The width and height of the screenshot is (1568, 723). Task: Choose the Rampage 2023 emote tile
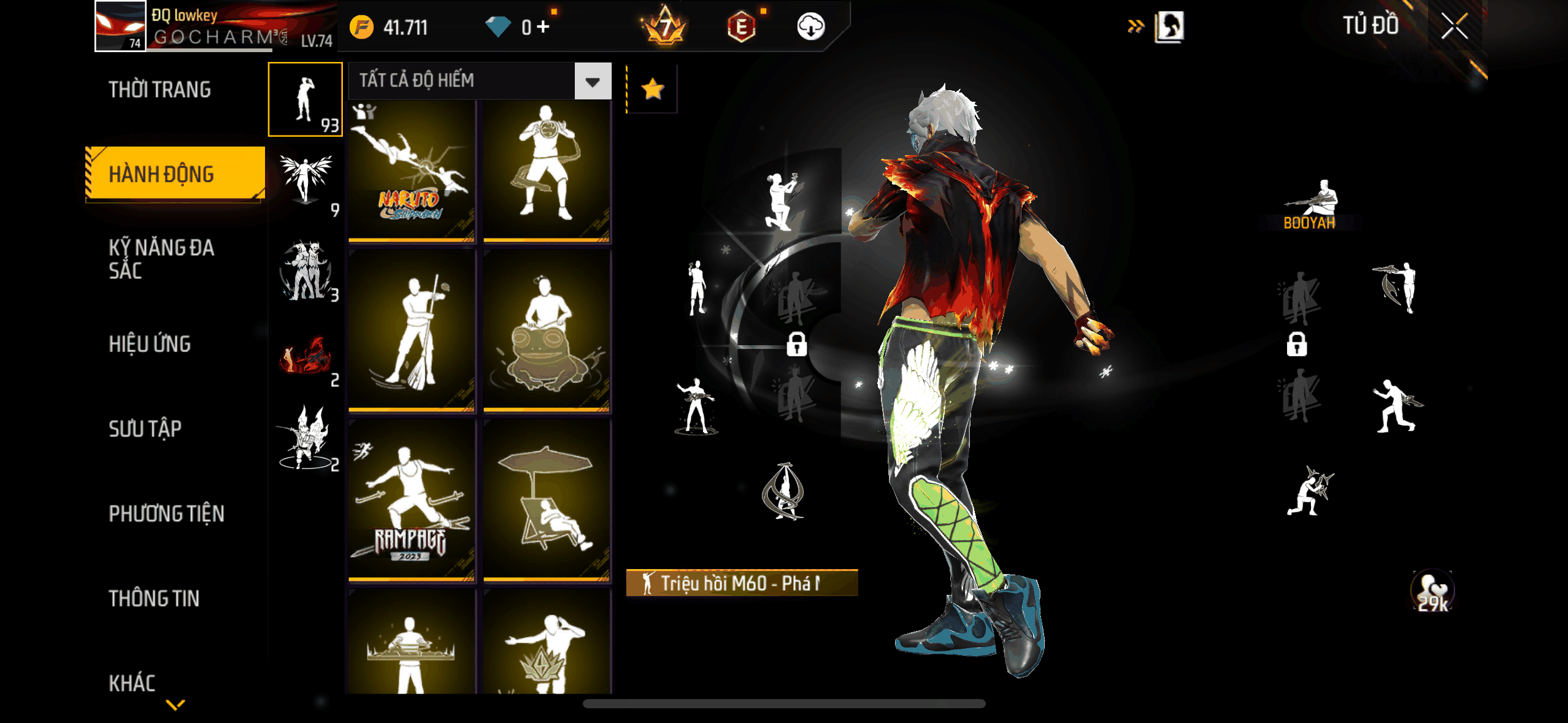pyautogui.click(x=412, y=499)
